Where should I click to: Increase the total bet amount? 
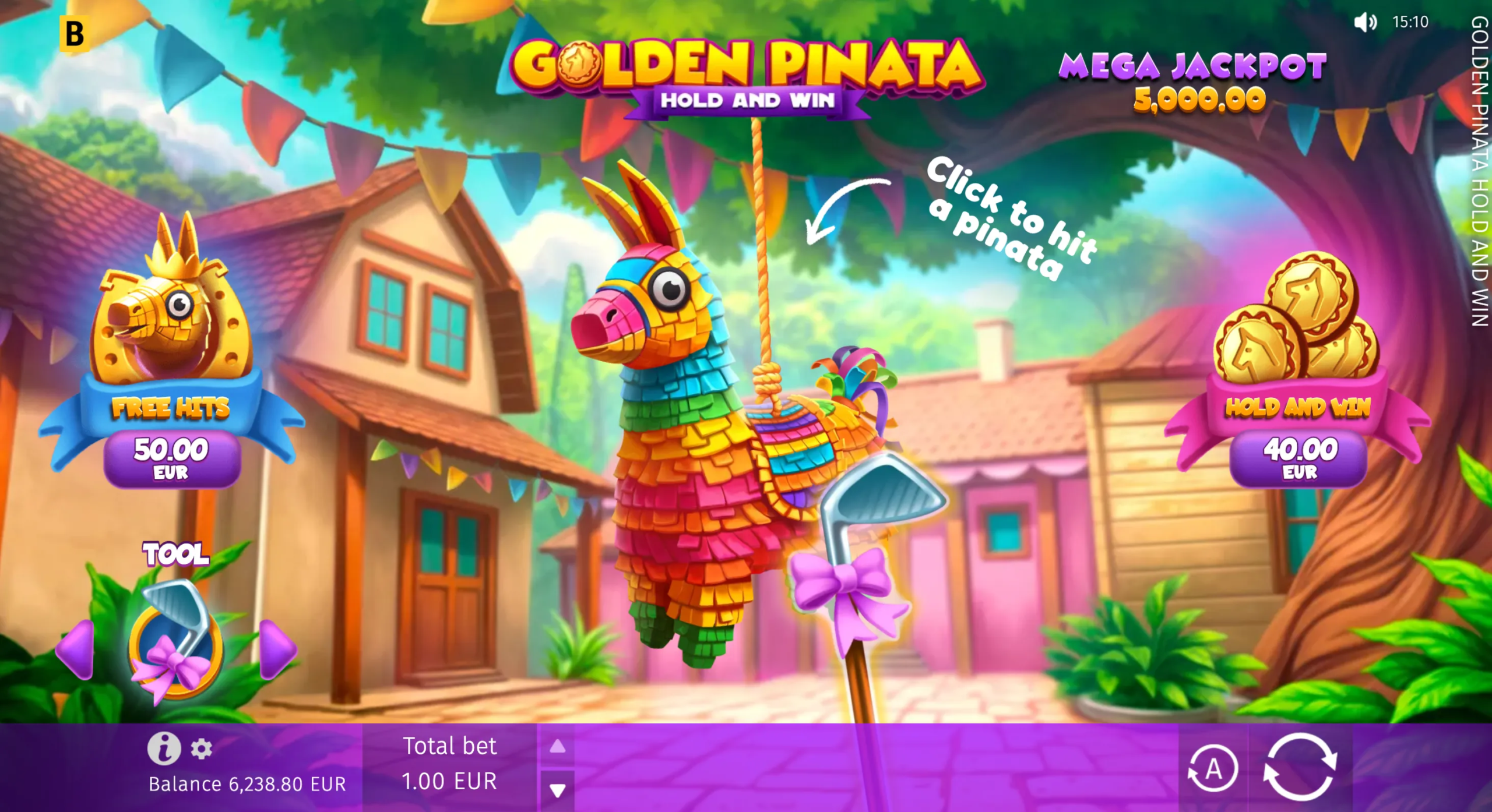(558, 746)
